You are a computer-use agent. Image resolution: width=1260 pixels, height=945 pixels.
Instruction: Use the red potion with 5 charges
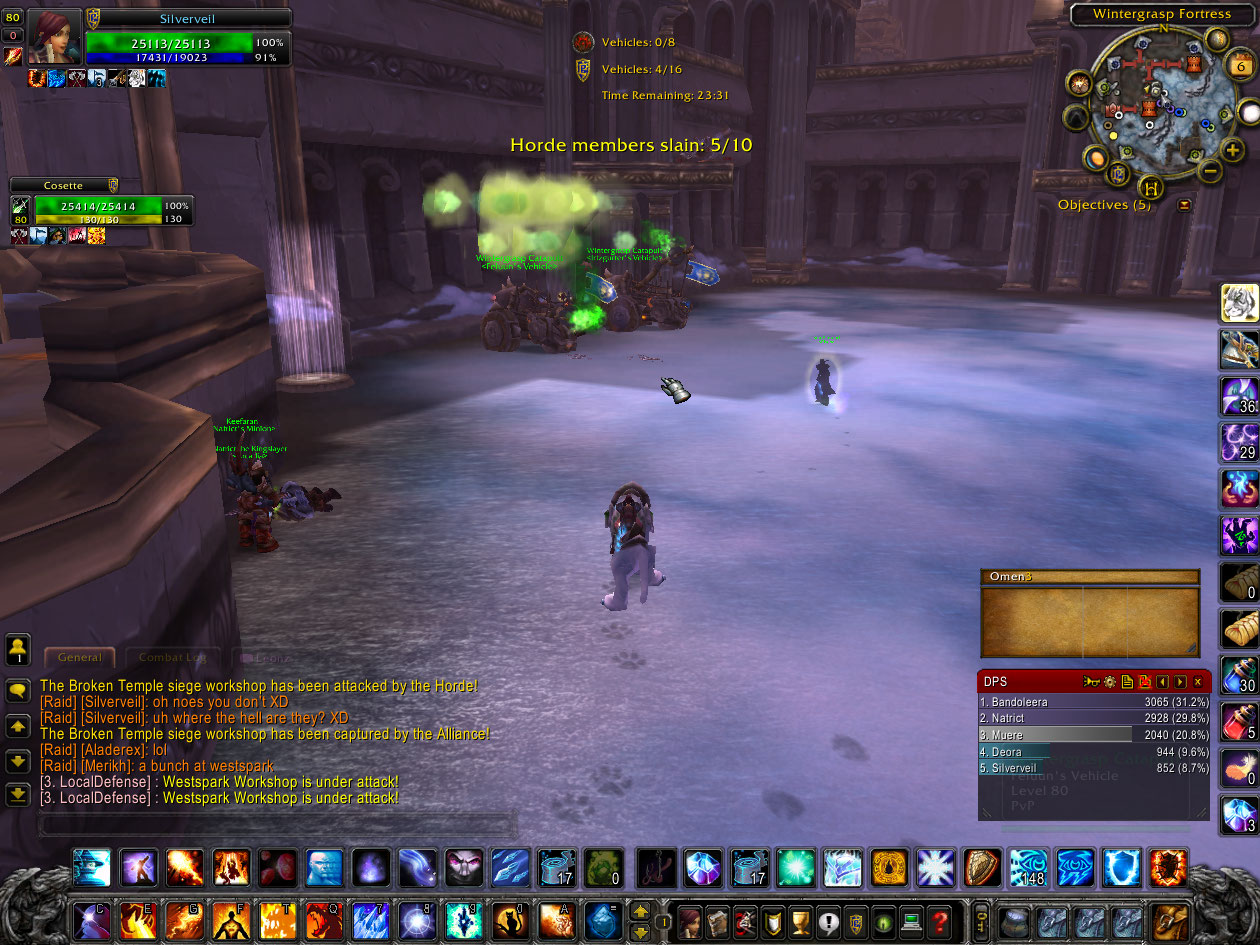[1240, 721]
